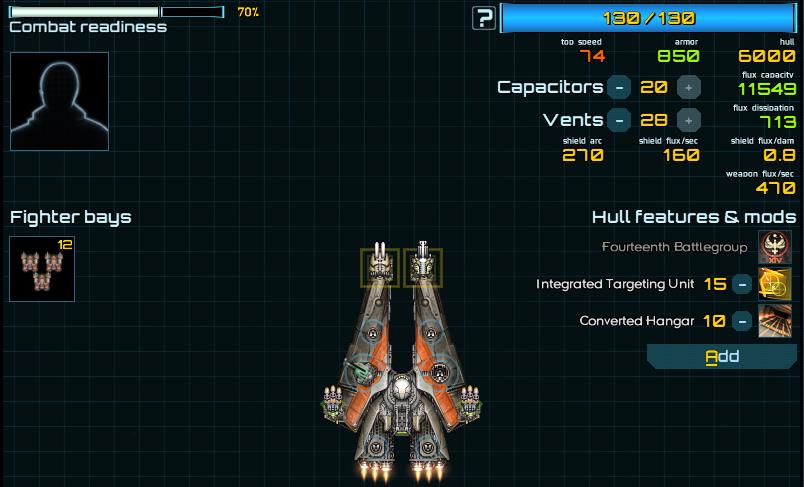Increase Capacitors with the plus button
Viewport: 804px width, 487px height.
(x=687, y=87)
